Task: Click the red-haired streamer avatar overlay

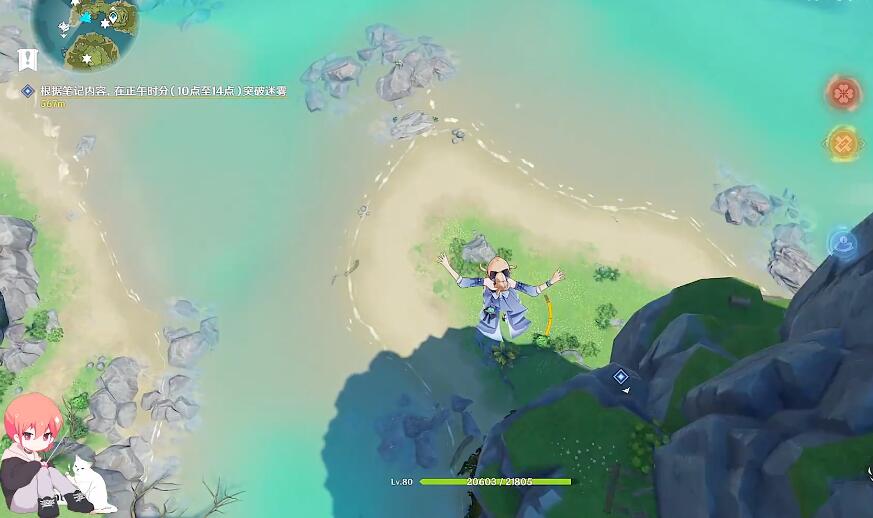Action: (45, 456)
